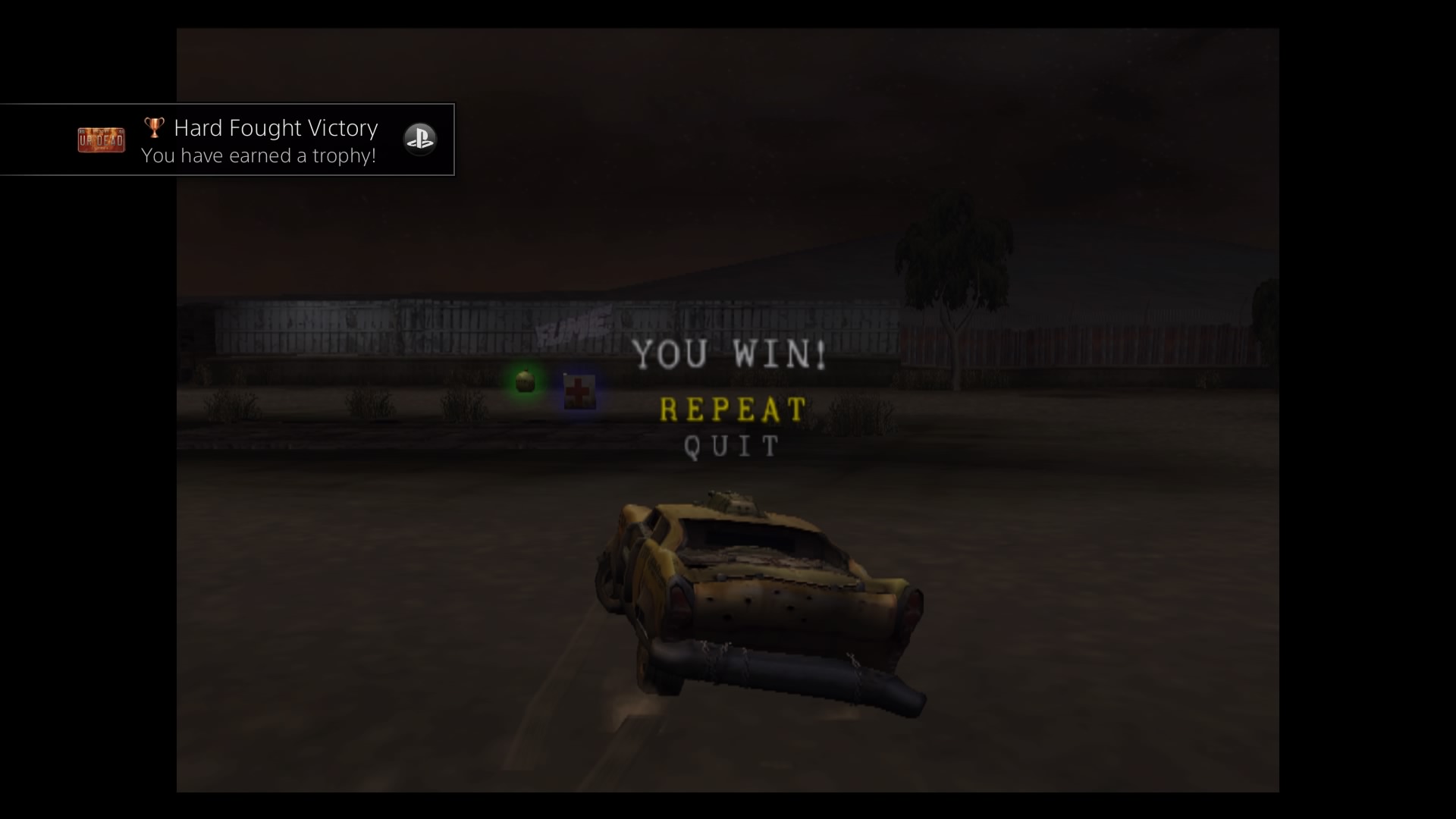Screen dimensions: 1456x819
Task: Click the 'You have earned a trophy!' text
Action: (259, 156)
